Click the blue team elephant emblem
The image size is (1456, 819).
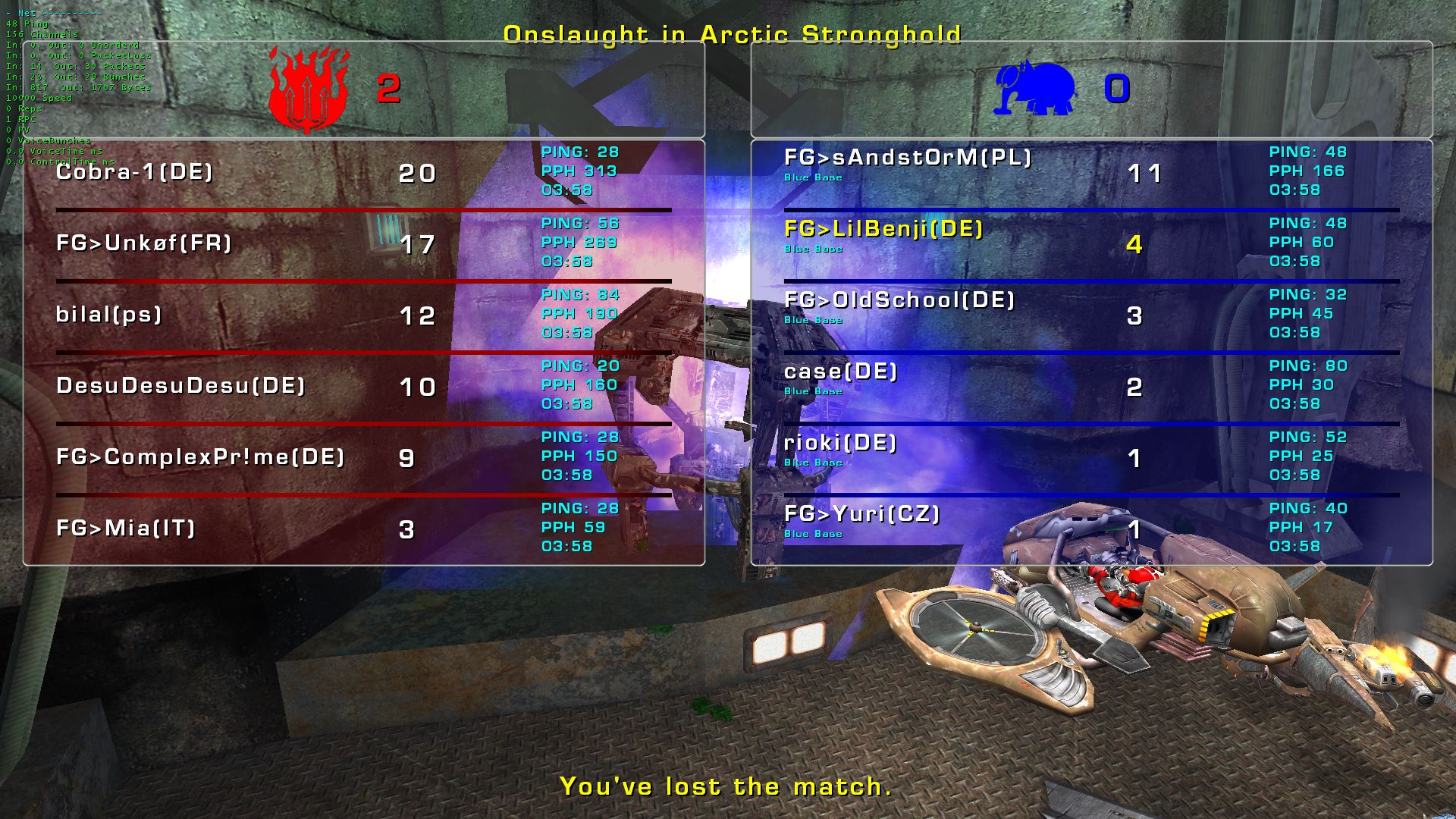pos(1034,89)
